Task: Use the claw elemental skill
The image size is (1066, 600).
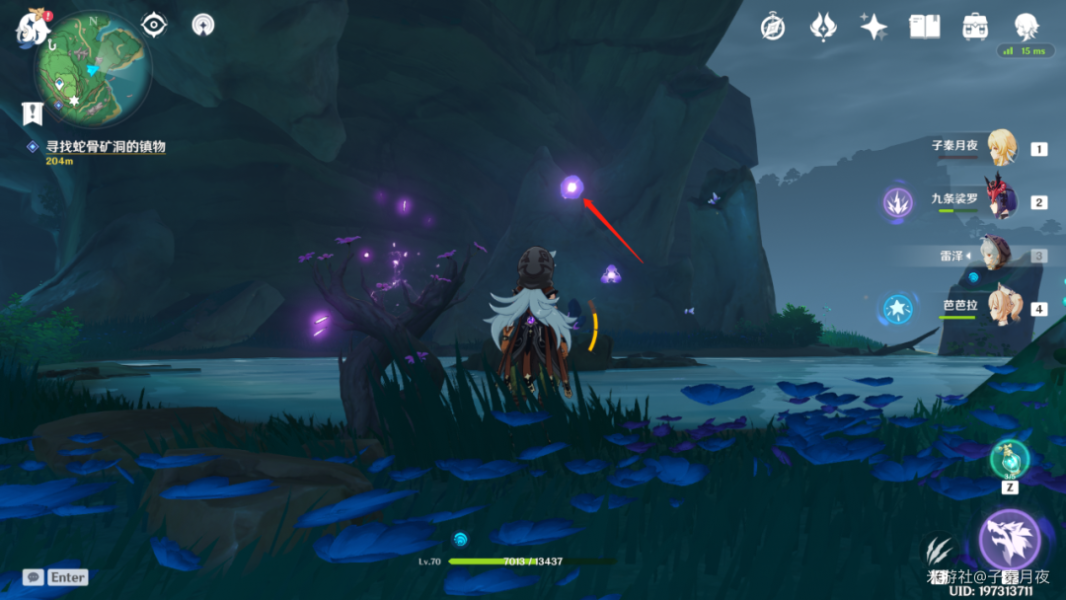Action: point(938,550)
